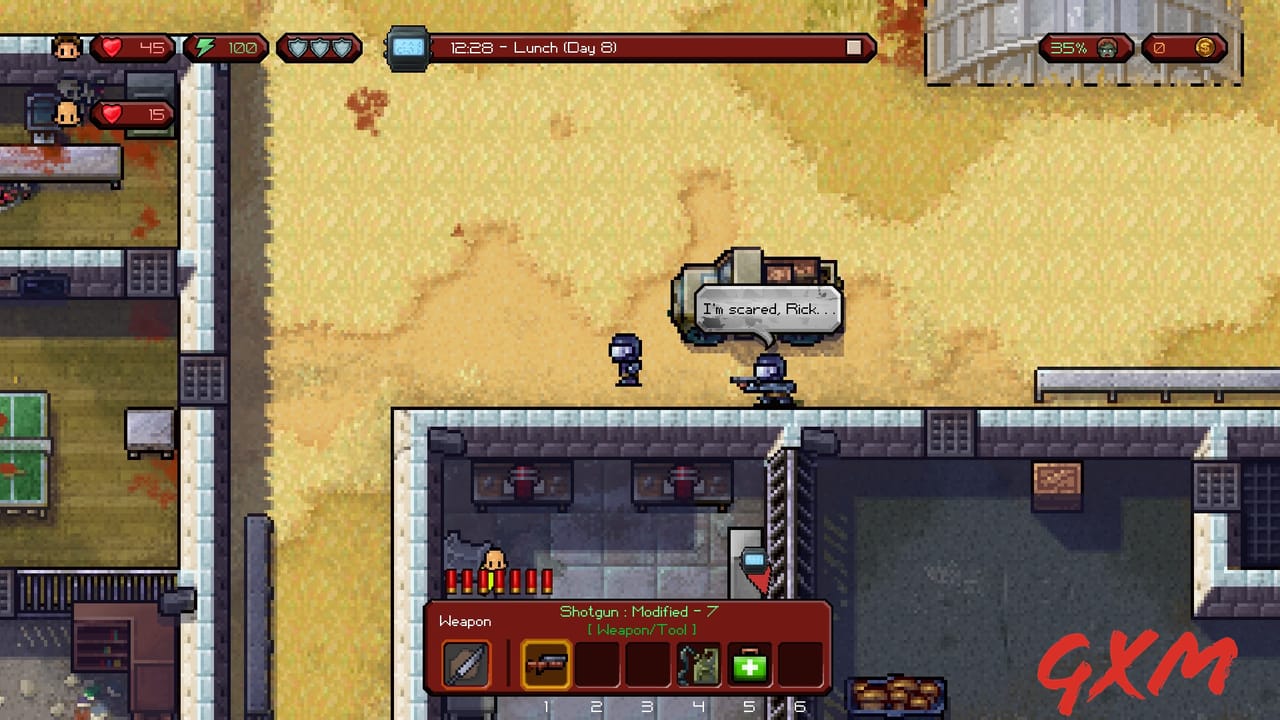
Task: Select empty hotbar slot 6
Action: (800, 663)
